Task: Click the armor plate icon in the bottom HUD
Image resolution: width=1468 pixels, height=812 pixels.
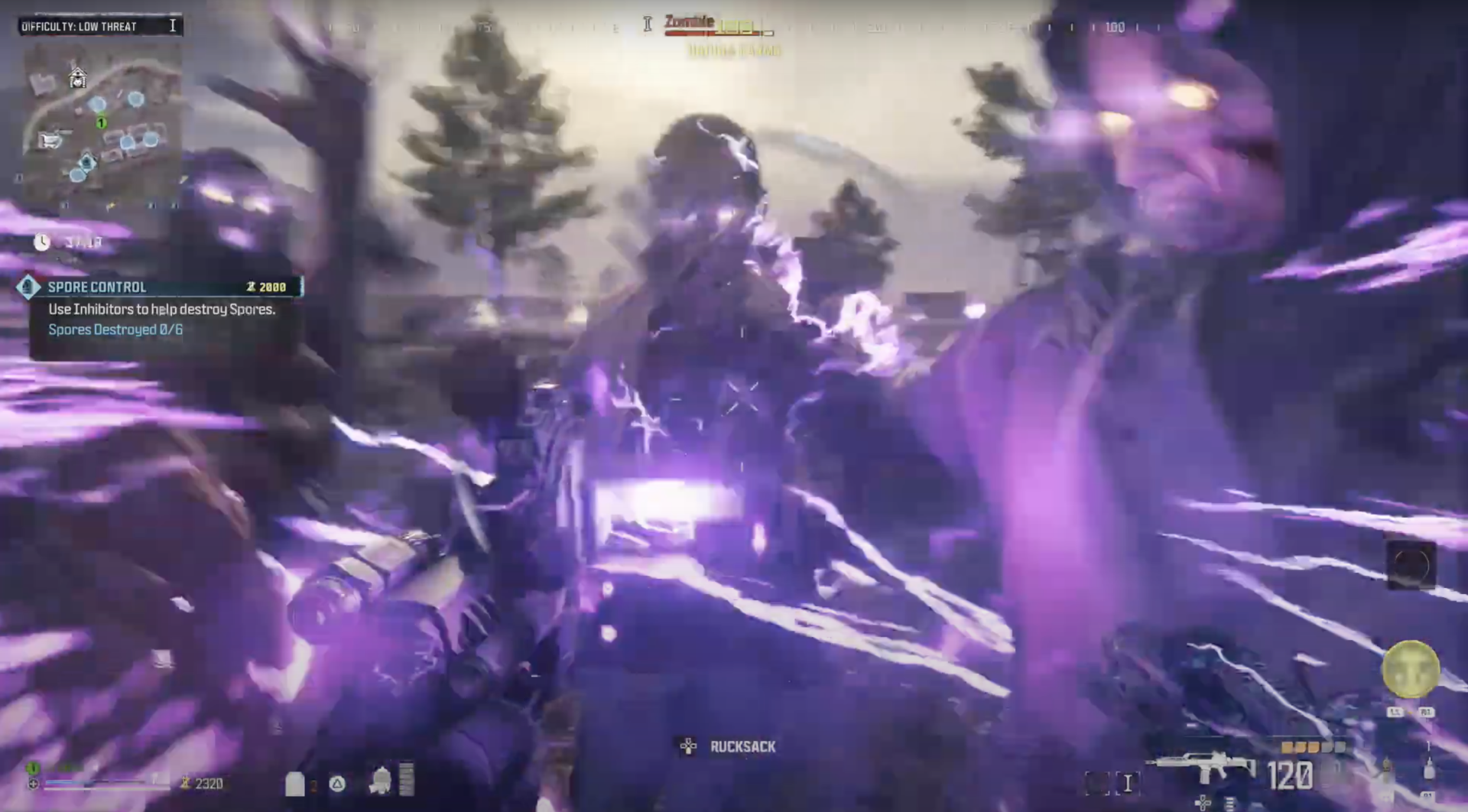Action: point(295,784)
